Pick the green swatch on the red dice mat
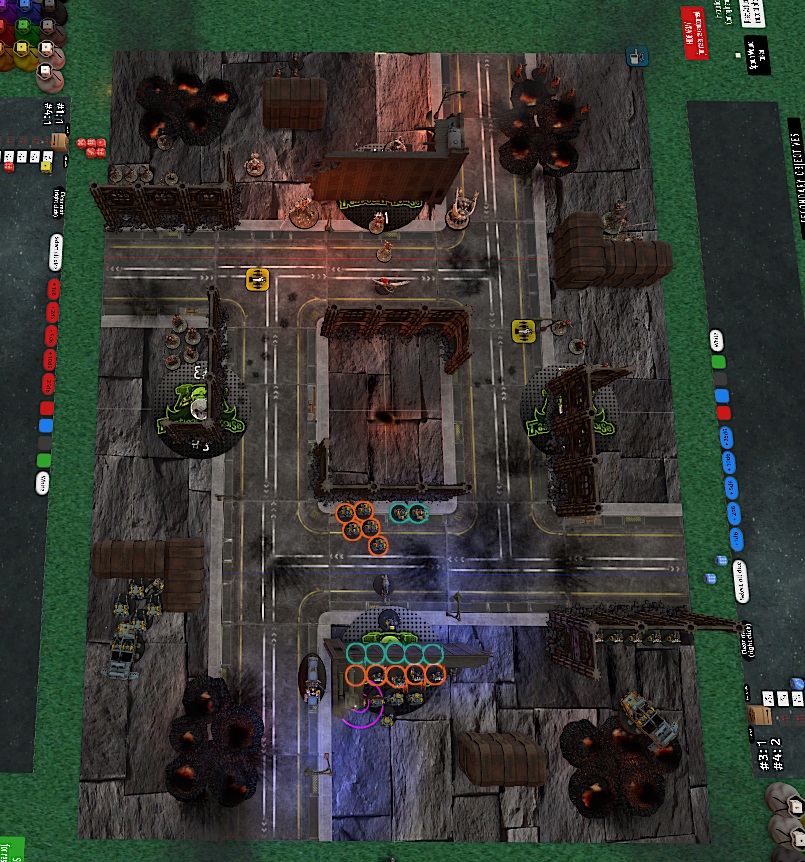805x862 pixels. pos(44,461)
